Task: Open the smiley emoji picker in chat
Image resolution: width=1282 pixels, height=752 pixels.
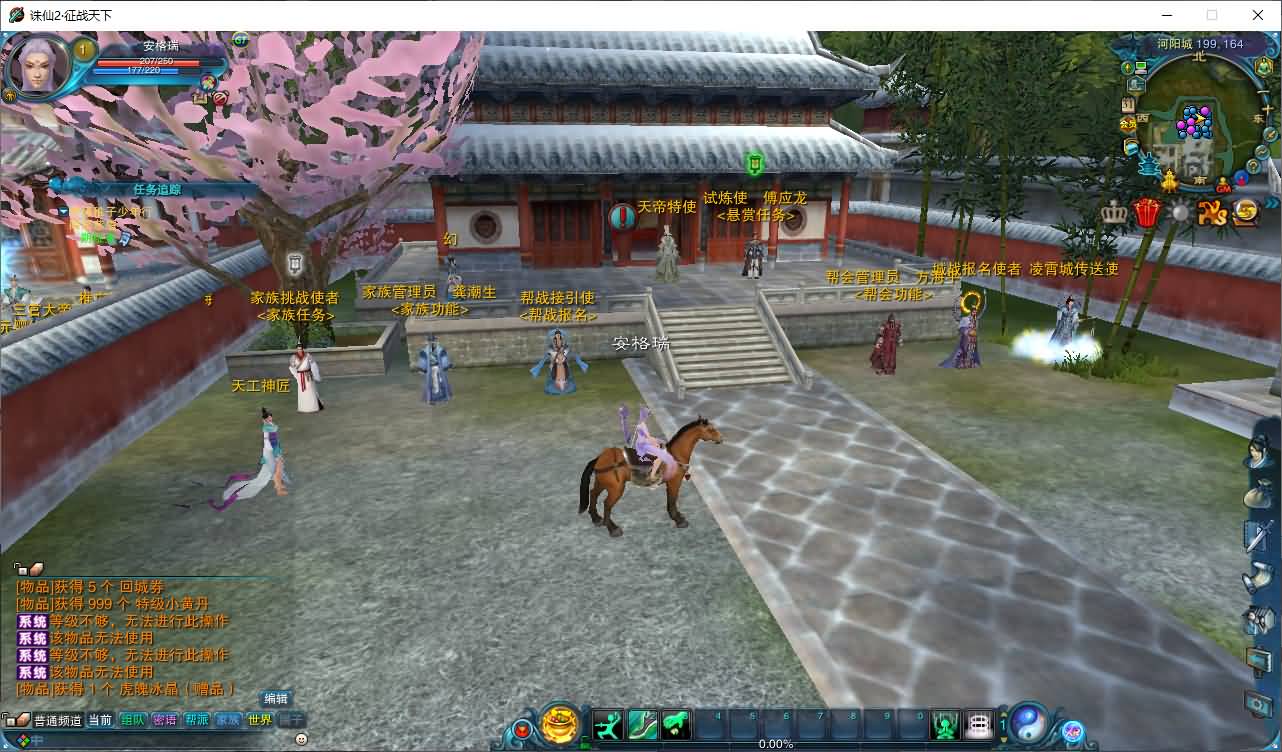Action: point(301,739)
